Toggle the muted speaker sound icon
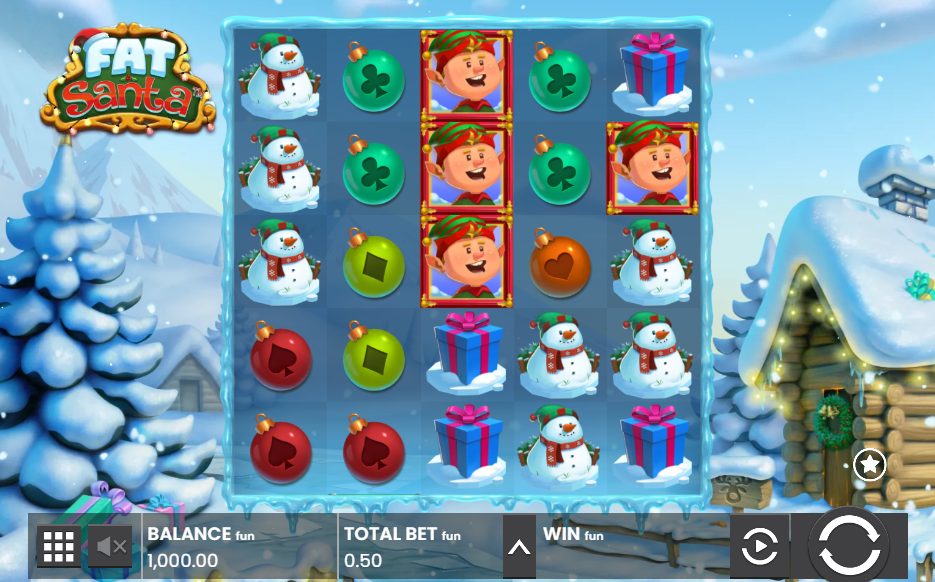Image resolution: width=935 pixels, height=582 pixels. pyautogui.click(x=110, y=546)
